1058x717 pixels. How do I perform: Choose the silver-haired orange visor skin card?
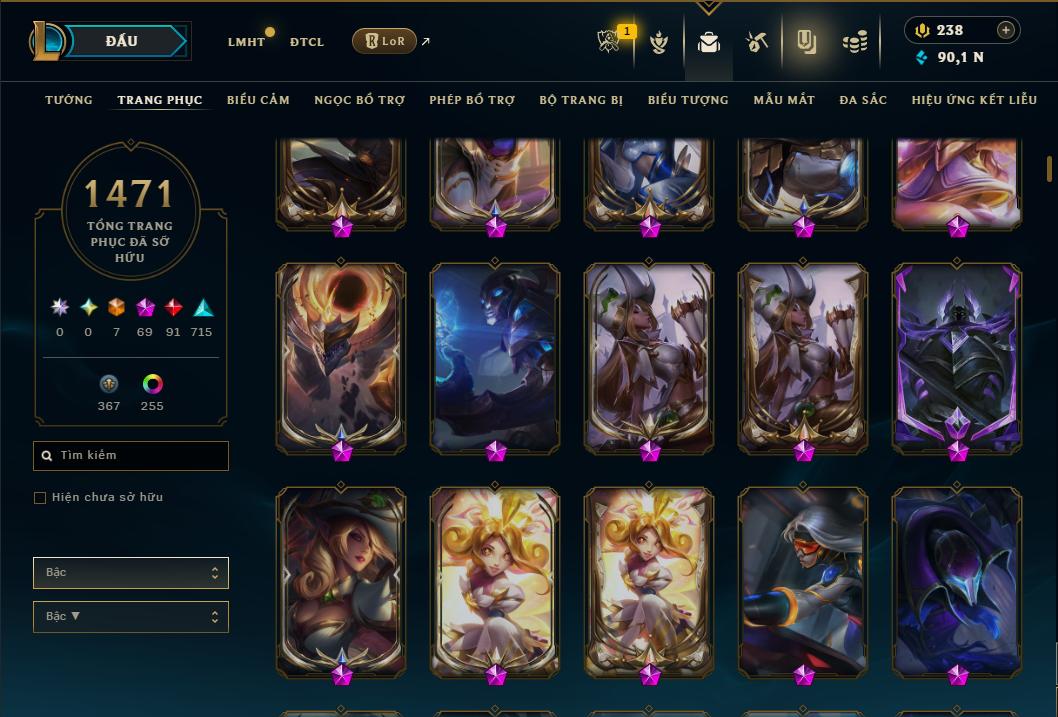pos(804,580)
